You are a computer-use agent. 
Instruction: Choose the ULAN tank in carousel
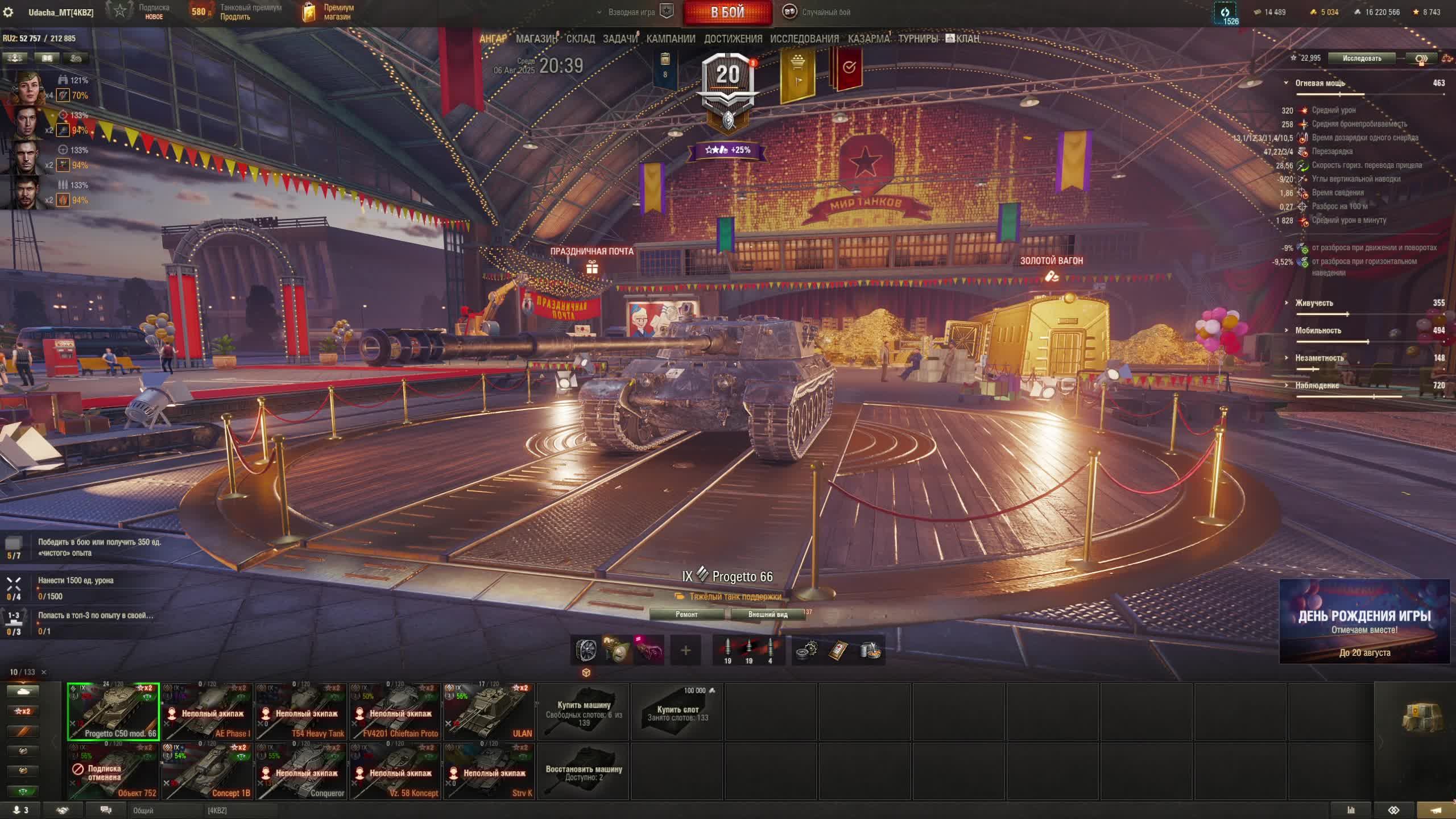pyautogui.click(x=489, y=712)
